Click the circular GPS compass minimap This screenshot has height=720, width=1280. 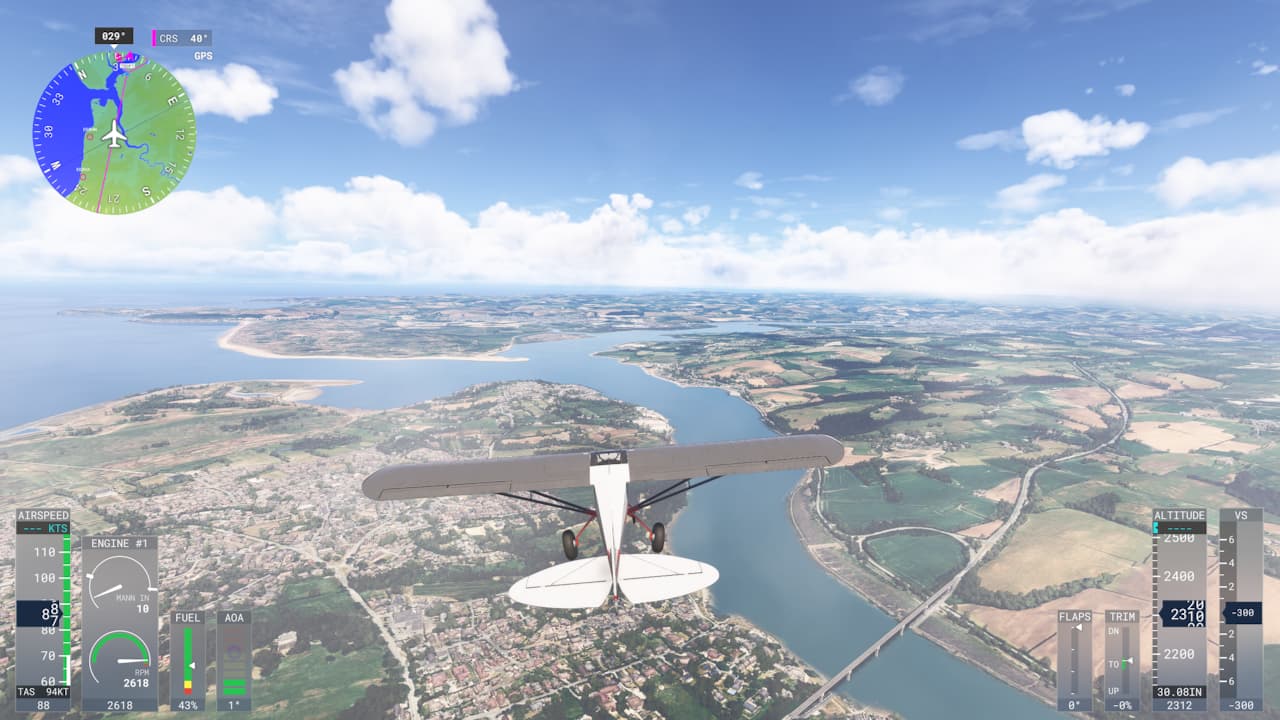(x=114, y=133)
